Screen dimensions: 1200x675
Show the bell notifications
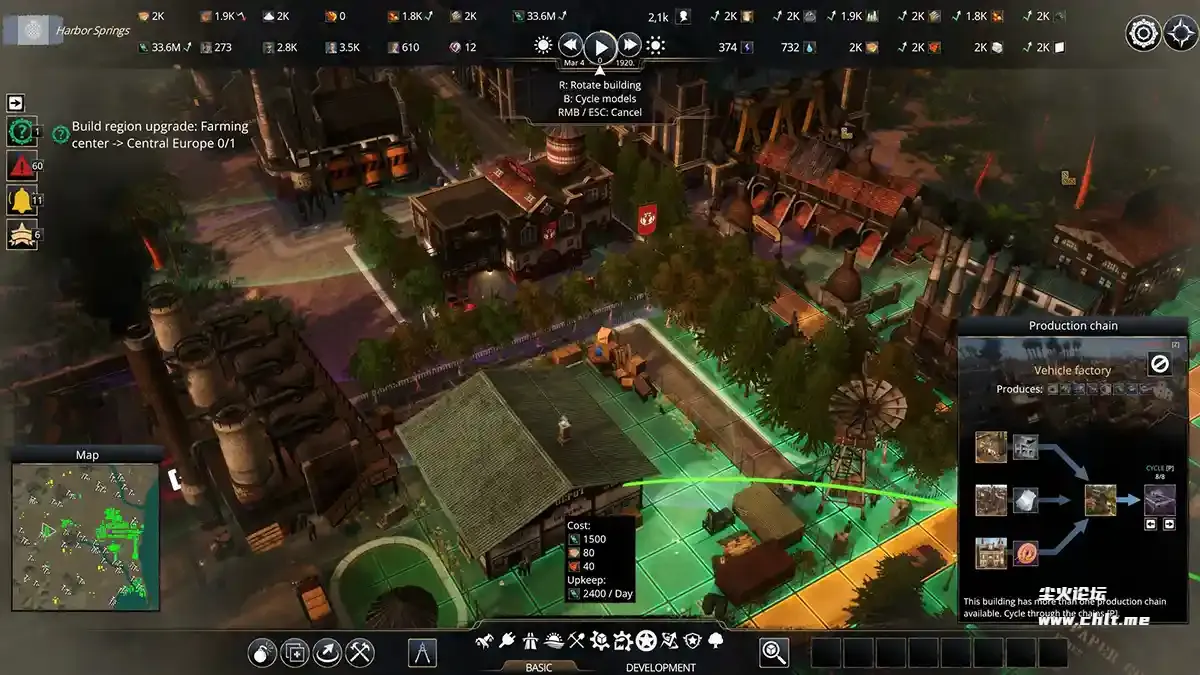tap(20, 199)
